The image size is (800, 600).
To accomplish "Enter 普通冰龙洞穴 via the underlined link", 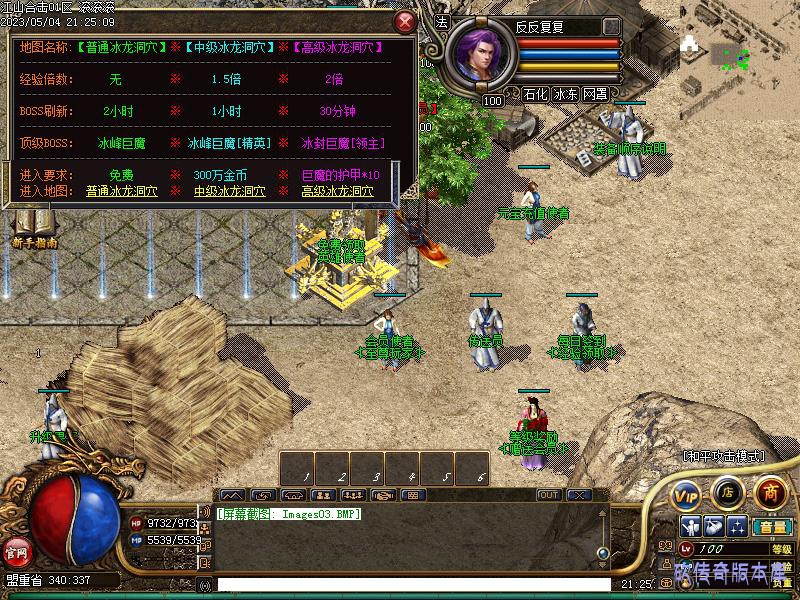I will [125, 191].
